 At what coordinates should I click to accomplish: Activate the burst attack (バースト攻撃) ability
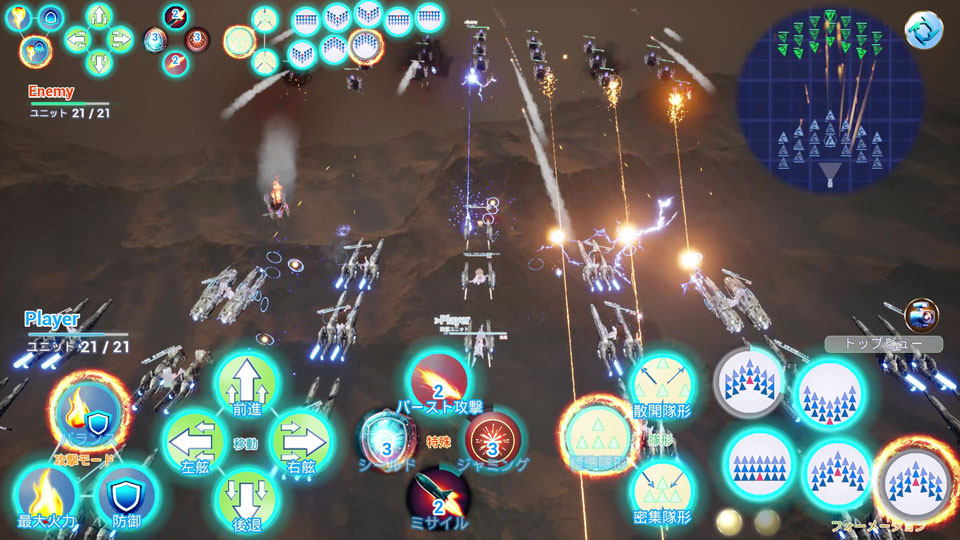pos(438,383)
